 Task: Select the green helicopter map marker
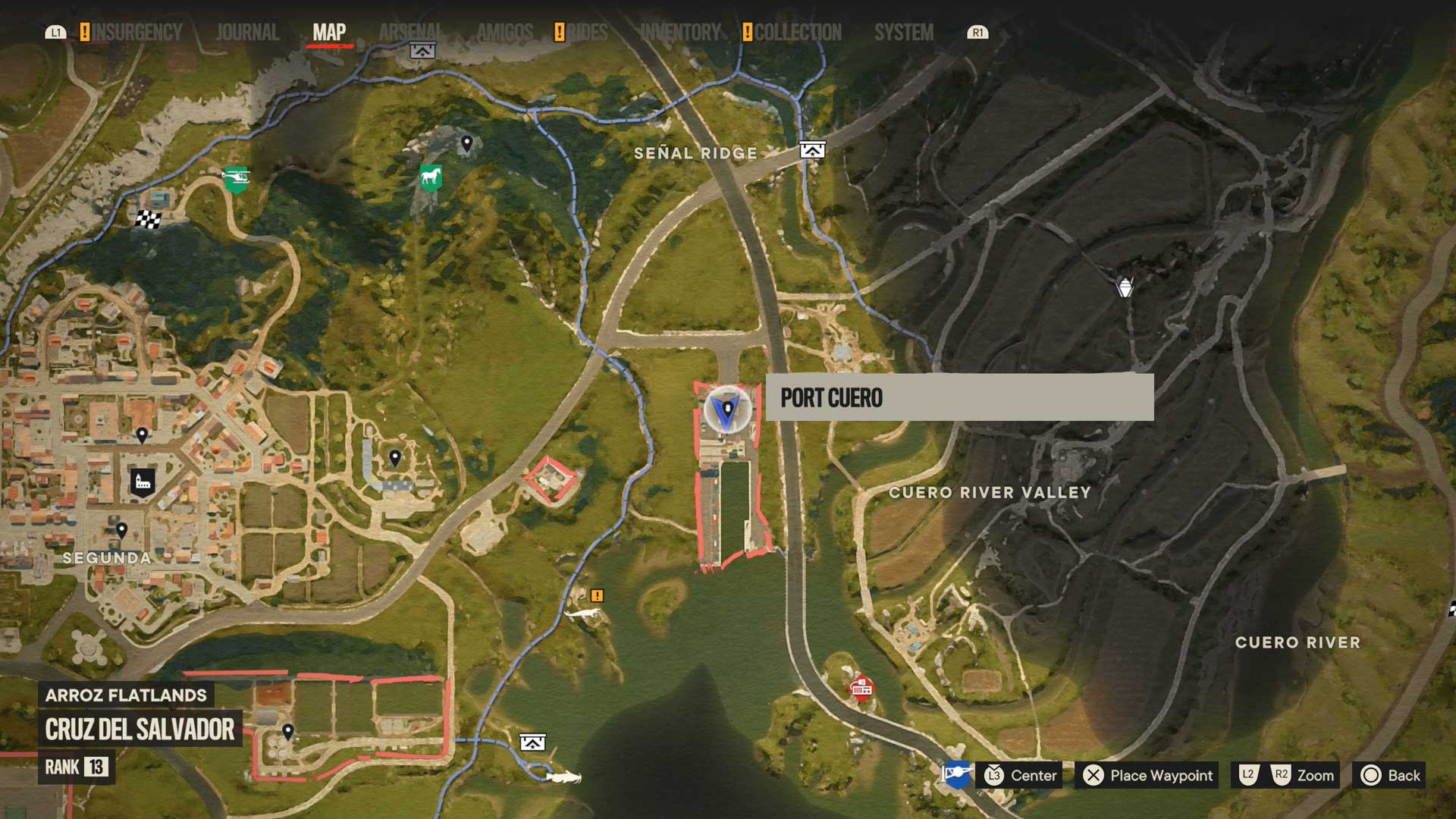(x=237, y=179)
